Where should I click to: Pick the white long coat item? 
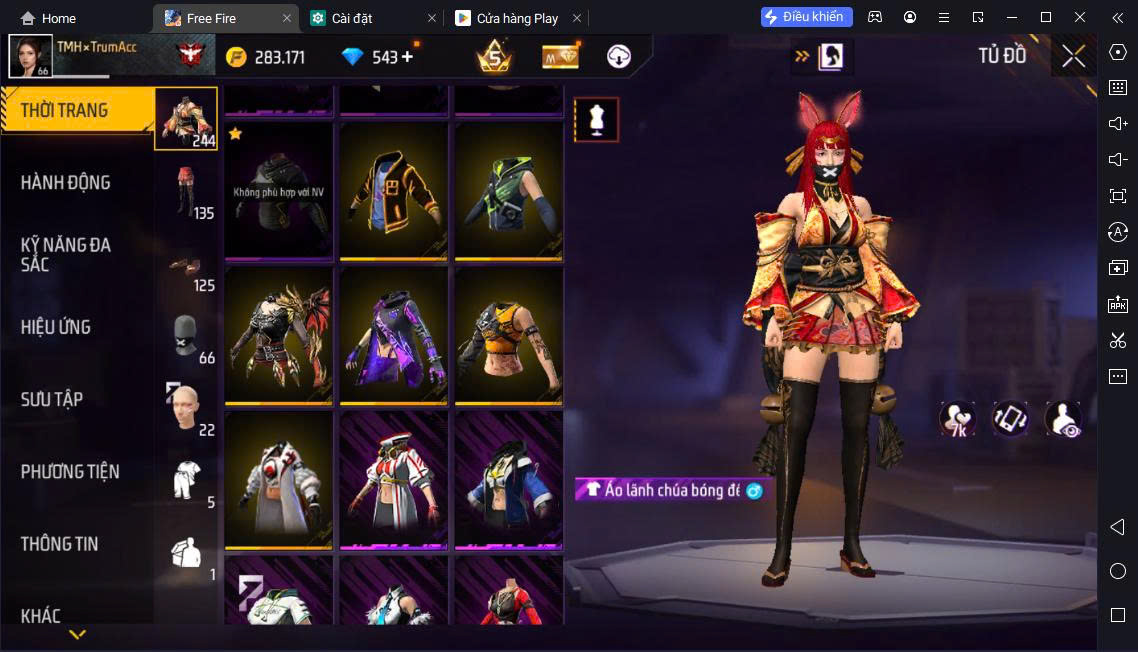point(279,480)
